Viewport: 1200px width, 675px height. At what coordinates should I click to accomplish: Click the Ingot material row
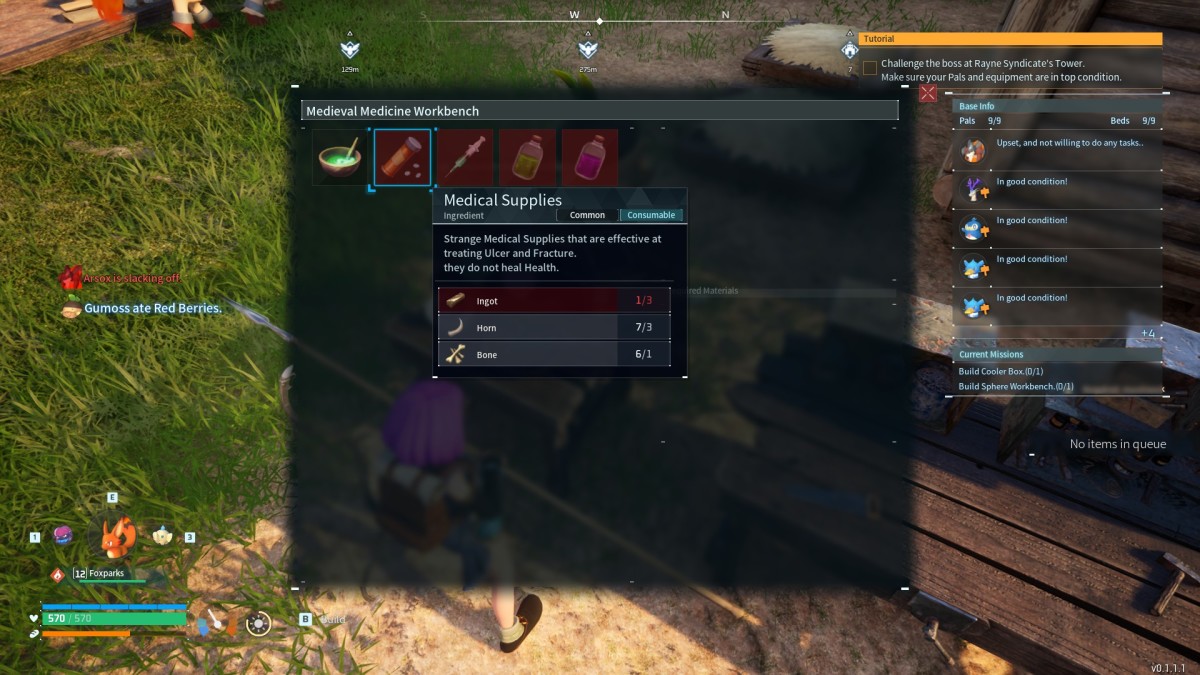[x=554, y=300]
